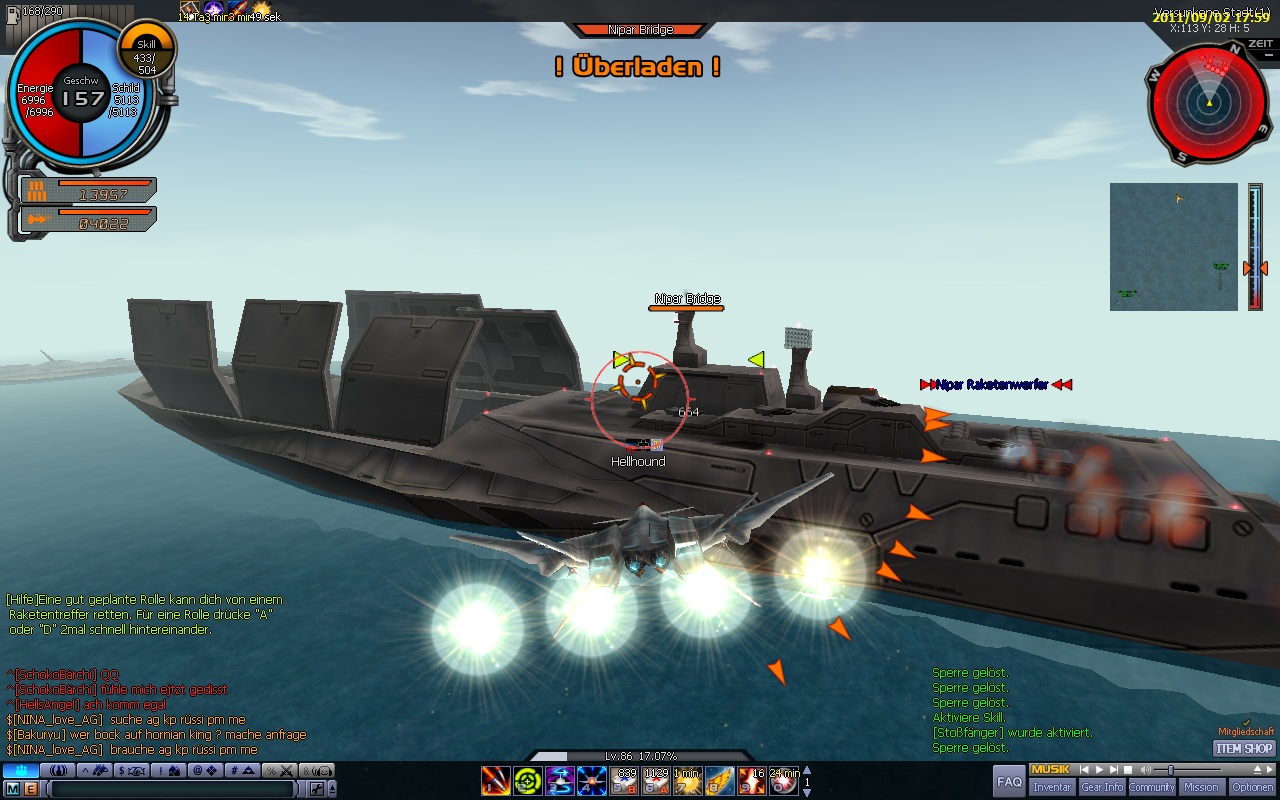The width and height of the screenshot is (1280, 800).
Task: Play the music track
Action: 1098,770
